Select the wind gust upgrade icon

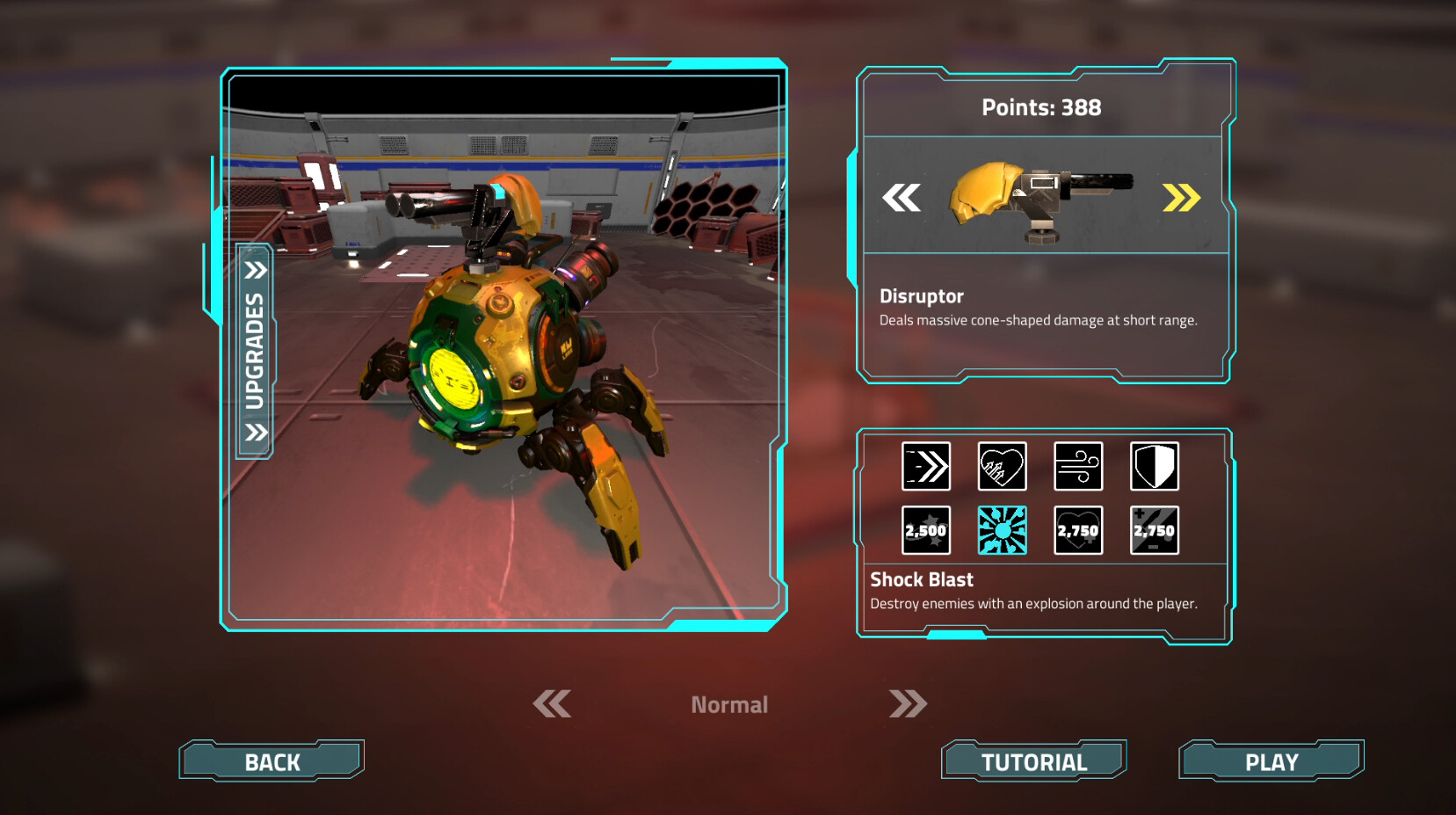coord(1078,466)
